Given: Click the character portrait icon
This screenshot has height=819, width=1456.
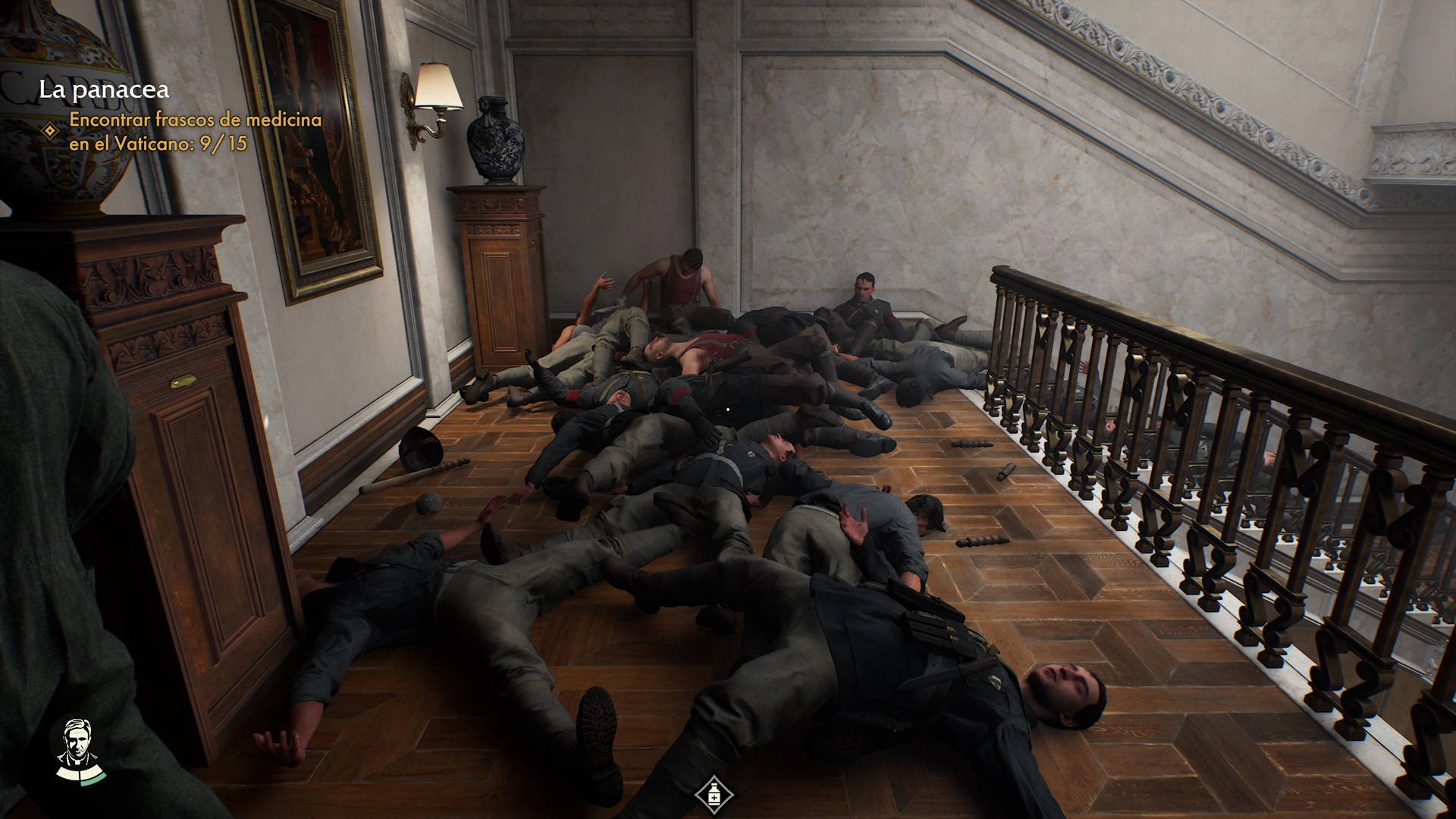Looking at the screenshot, I should click(77, 748).
